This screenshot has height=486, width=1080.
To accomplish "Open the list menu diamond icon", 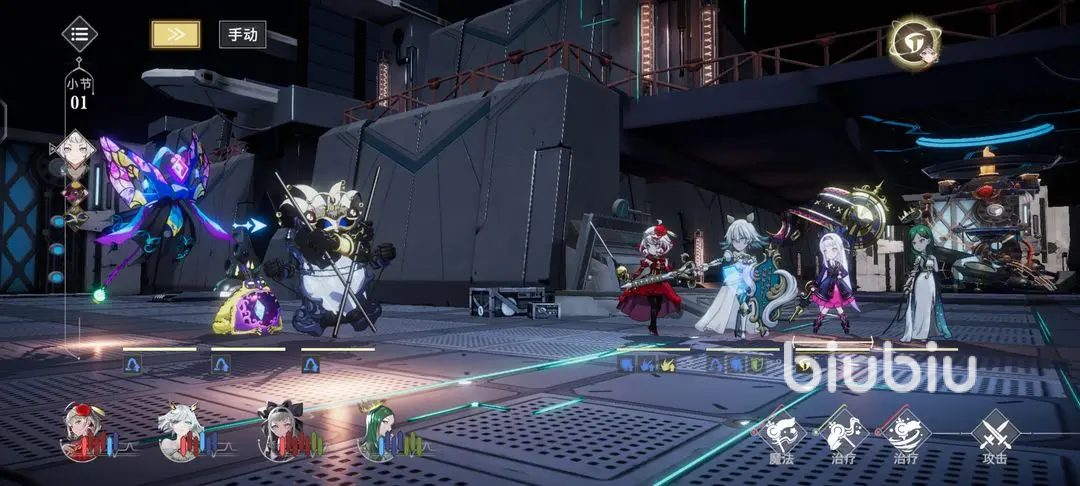I will pos(80,34).
